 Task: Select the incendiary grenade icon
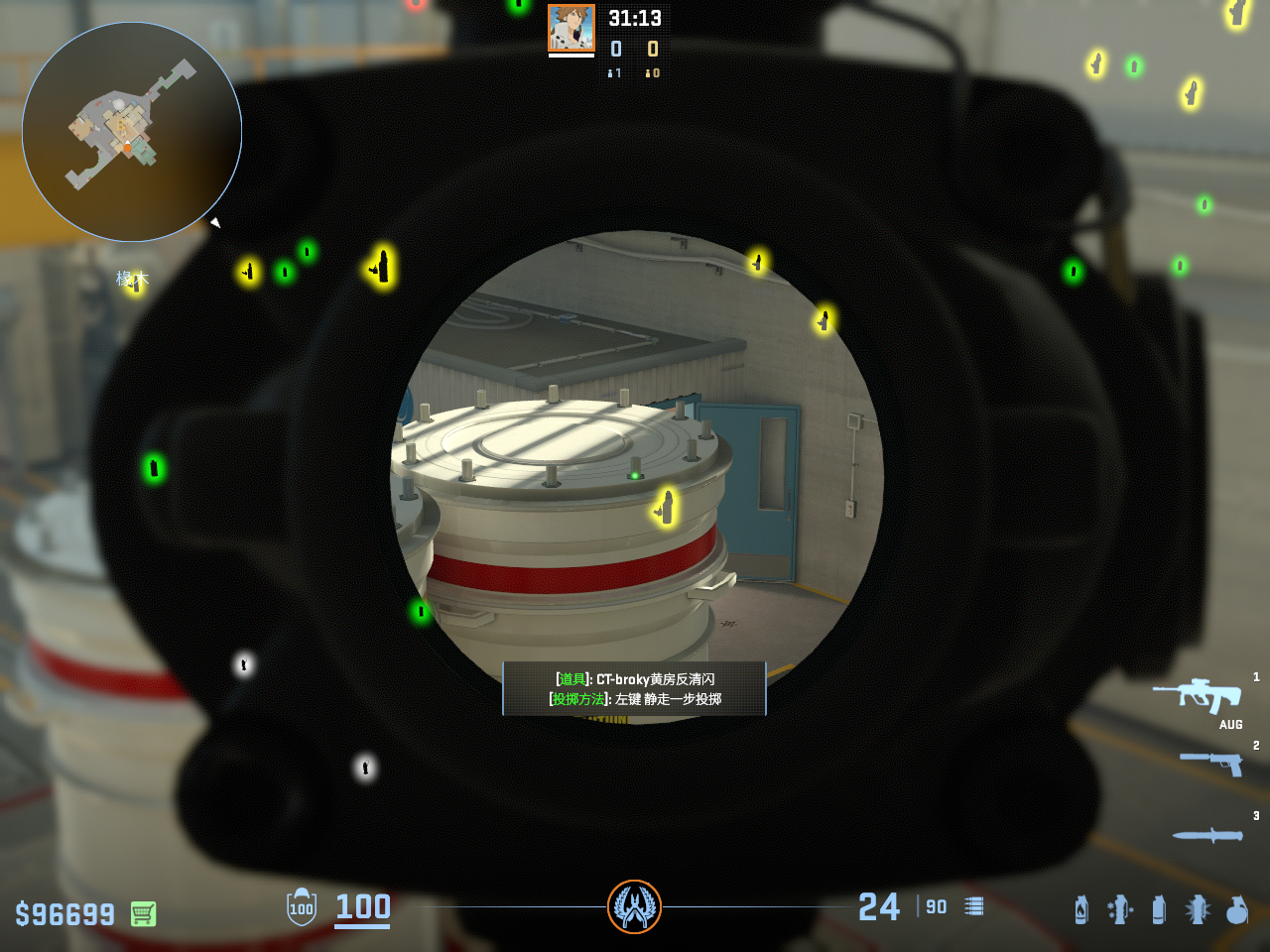1081,909
